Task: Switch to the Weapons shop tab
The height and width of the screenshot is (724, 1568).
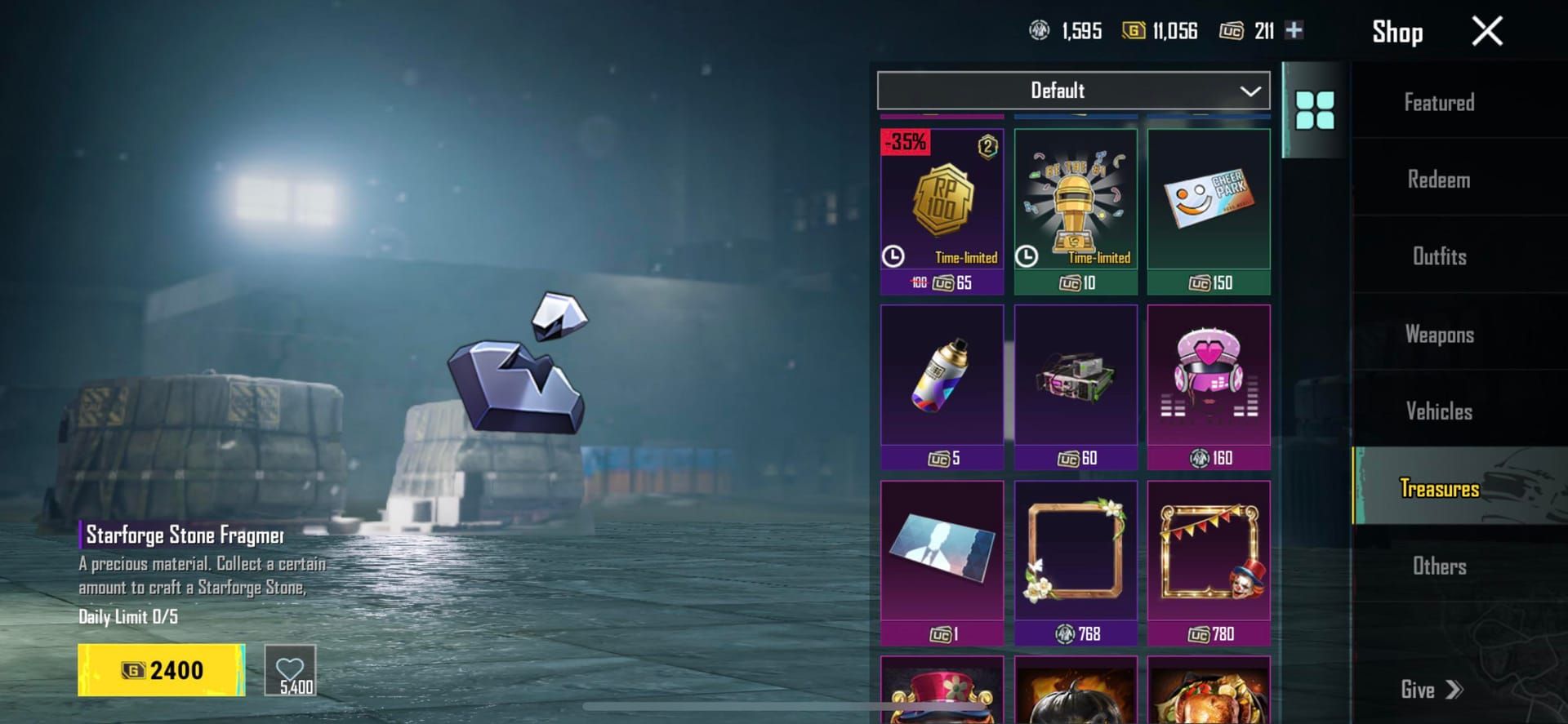Action: click(x=1439, y=334)
